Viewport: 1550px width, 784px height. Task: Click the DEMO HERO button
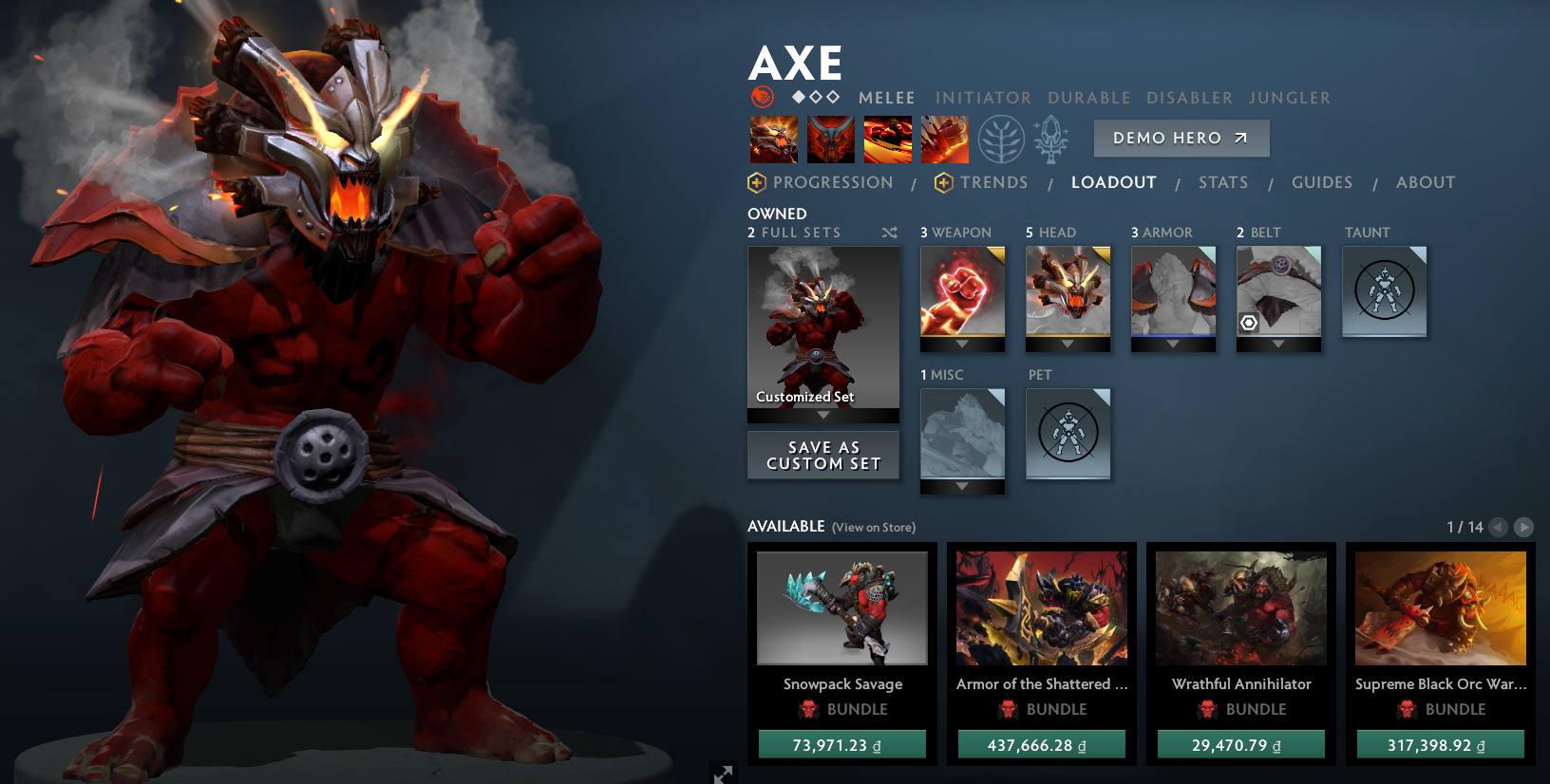[x=1181, y=138]
